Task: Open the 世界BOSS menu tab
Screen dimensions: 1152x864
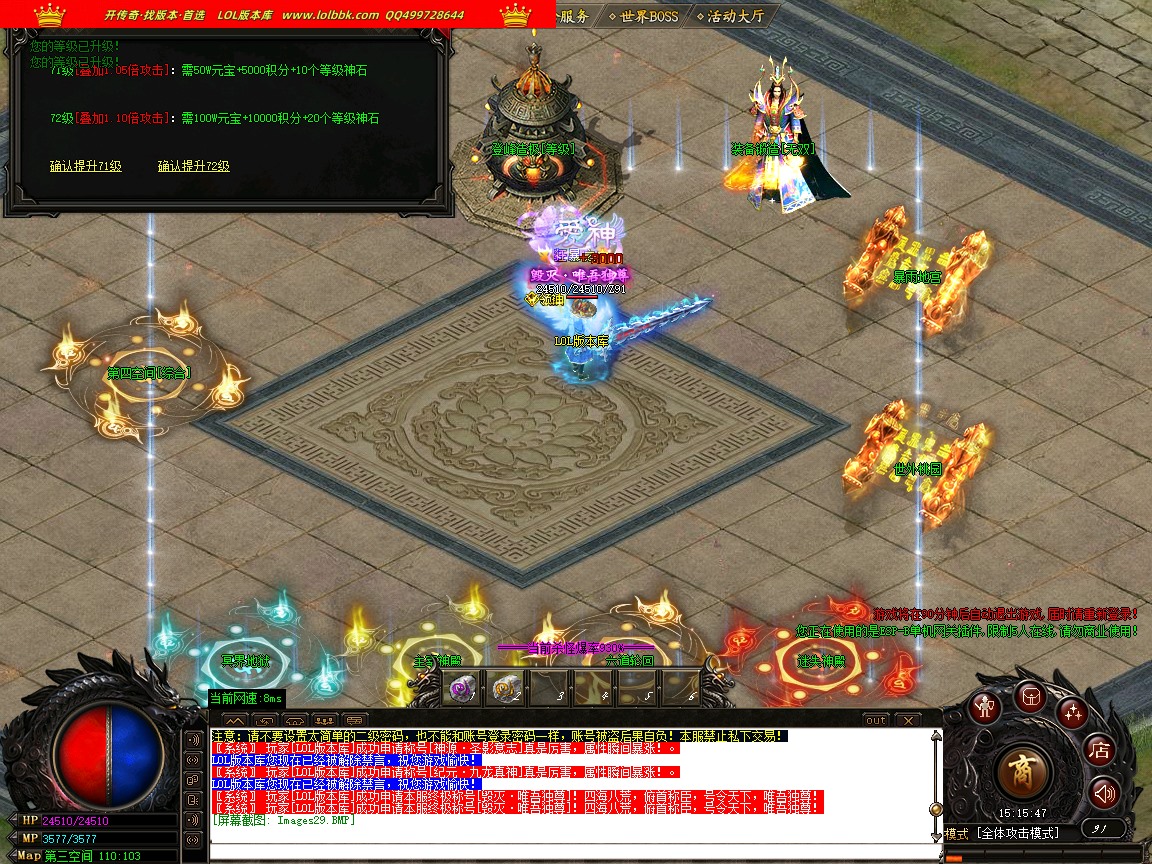Action: point(643,16)
